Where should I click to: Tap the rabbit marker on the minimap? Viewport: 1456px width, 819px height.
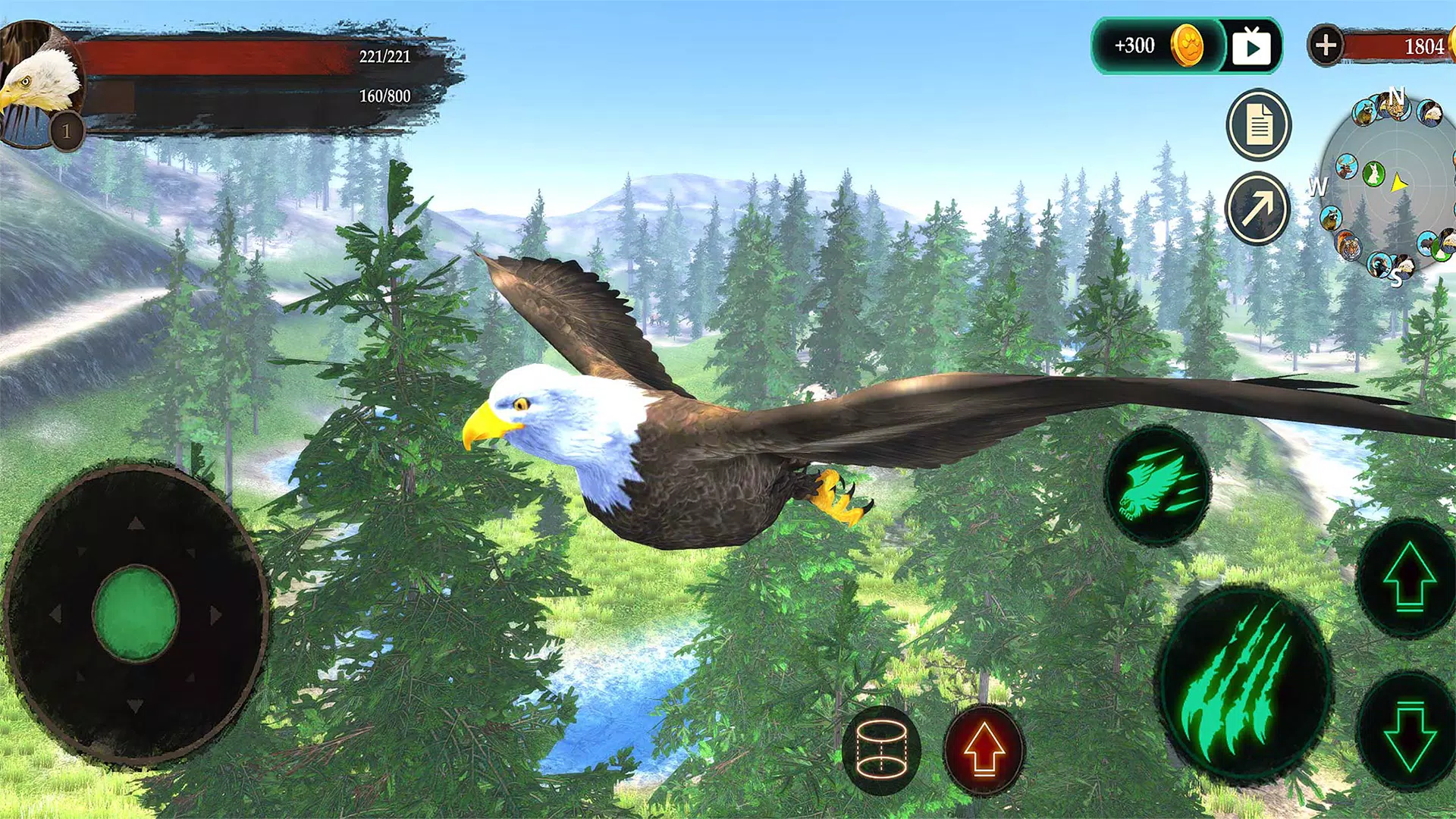tap(1374, 174)
